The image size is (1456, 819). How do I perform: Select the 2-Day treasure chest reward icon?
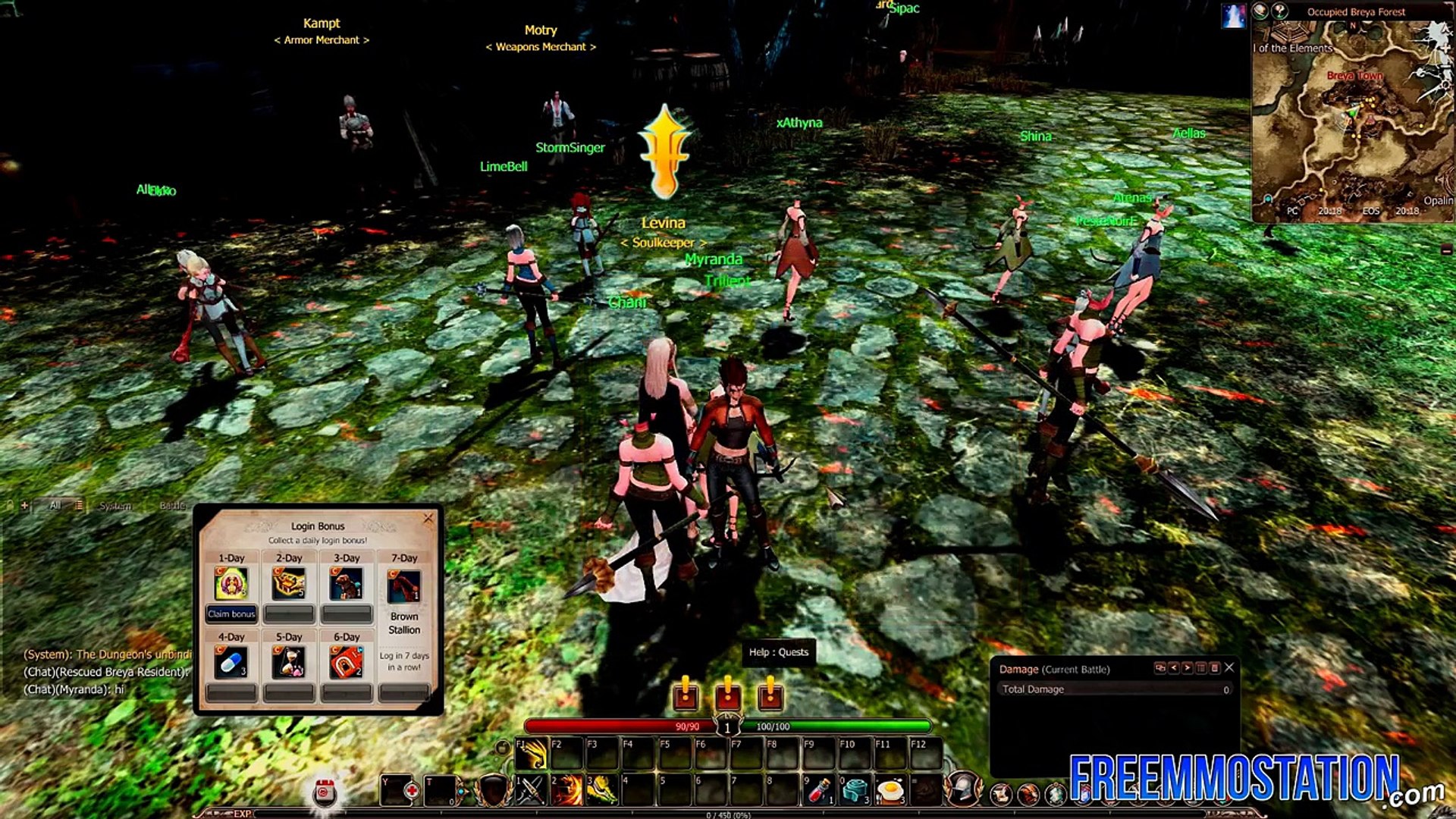[289, 584]
